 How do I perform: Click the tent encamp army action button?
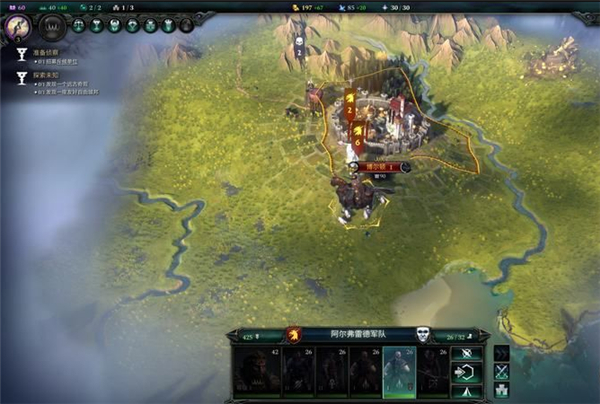(465, 391)
